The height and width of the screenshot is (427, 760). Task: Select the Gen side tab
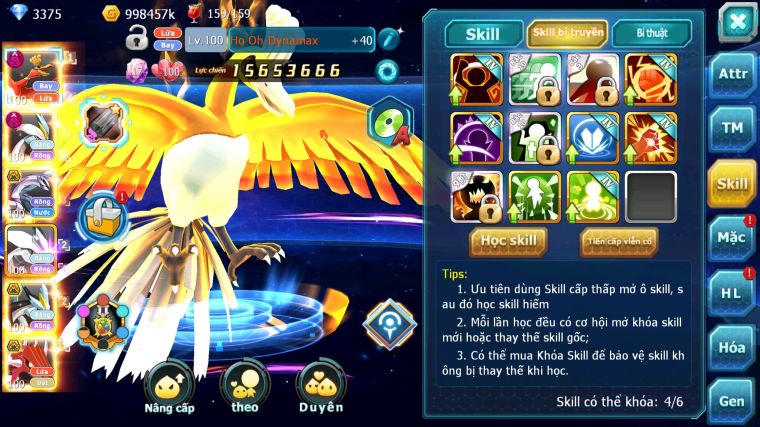(x=732, y=400)
